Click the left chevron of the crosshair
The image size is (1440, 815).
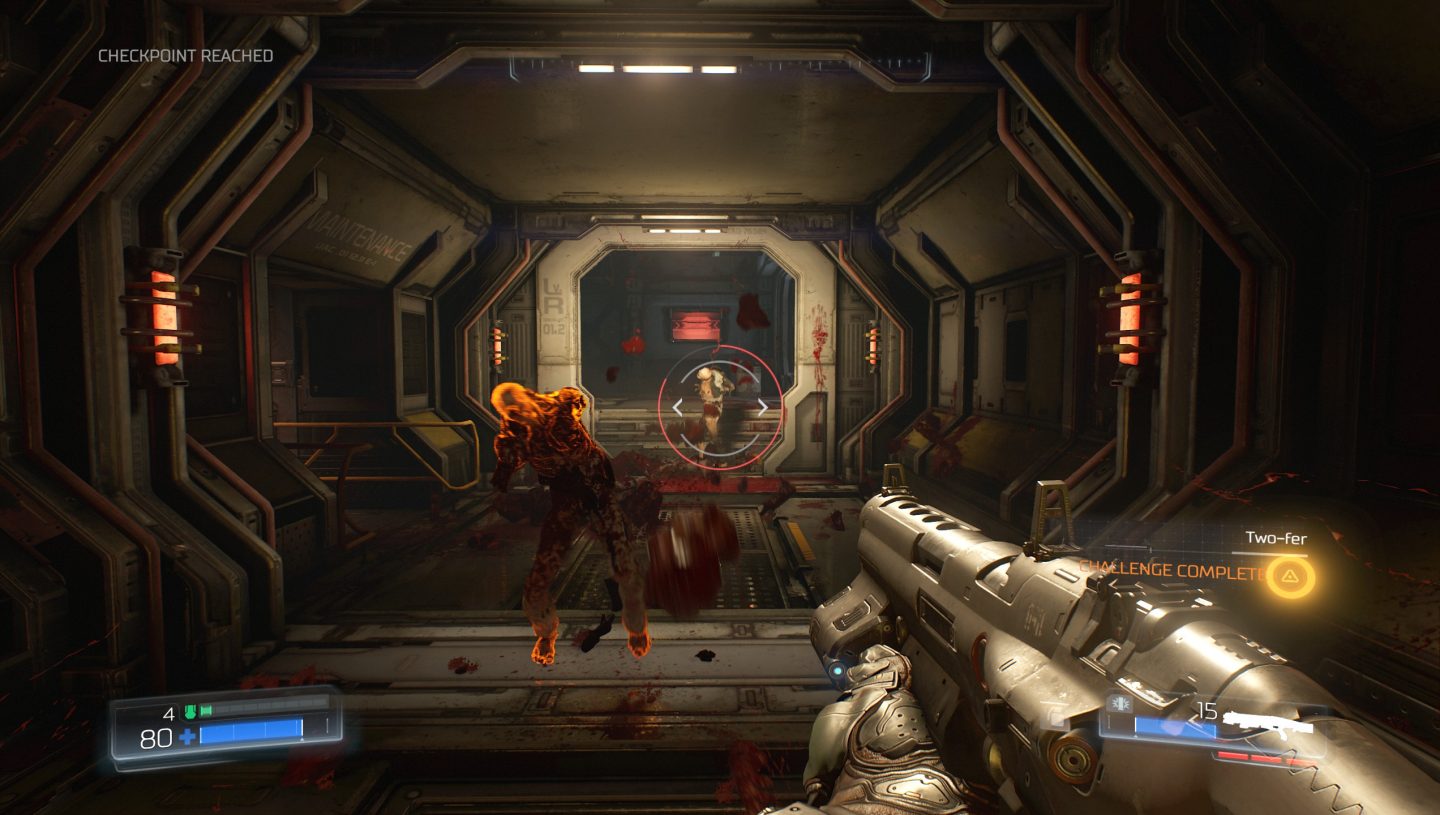click(x=680, y=409)
